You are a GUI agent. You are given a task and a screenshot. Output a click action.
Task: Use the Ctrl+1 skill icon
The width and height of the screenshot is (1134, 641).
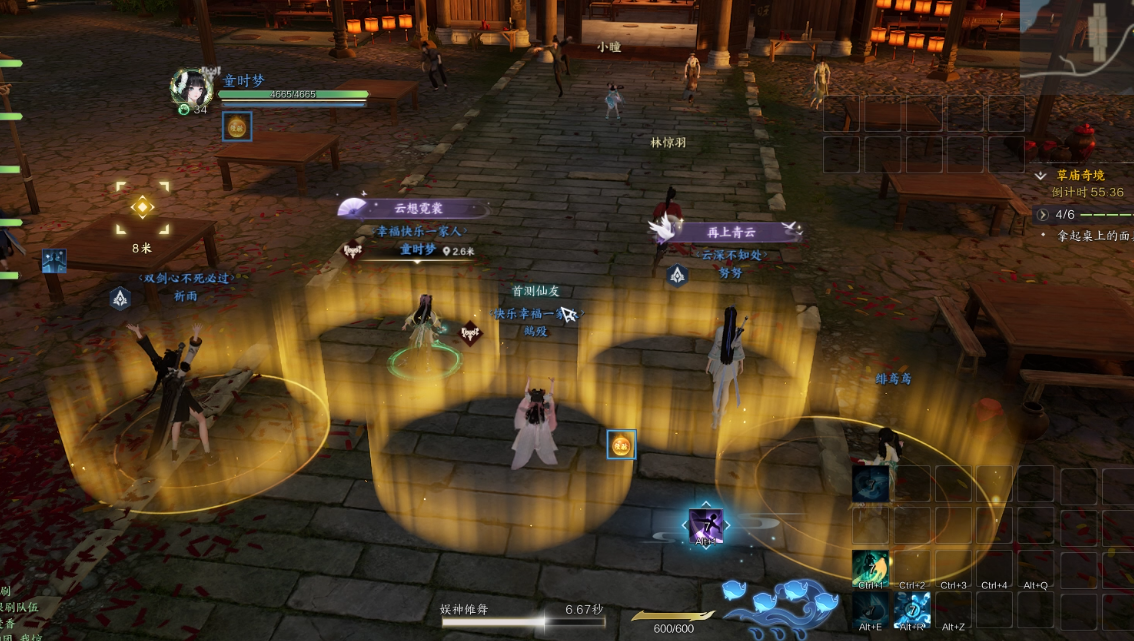coord(870,567)
